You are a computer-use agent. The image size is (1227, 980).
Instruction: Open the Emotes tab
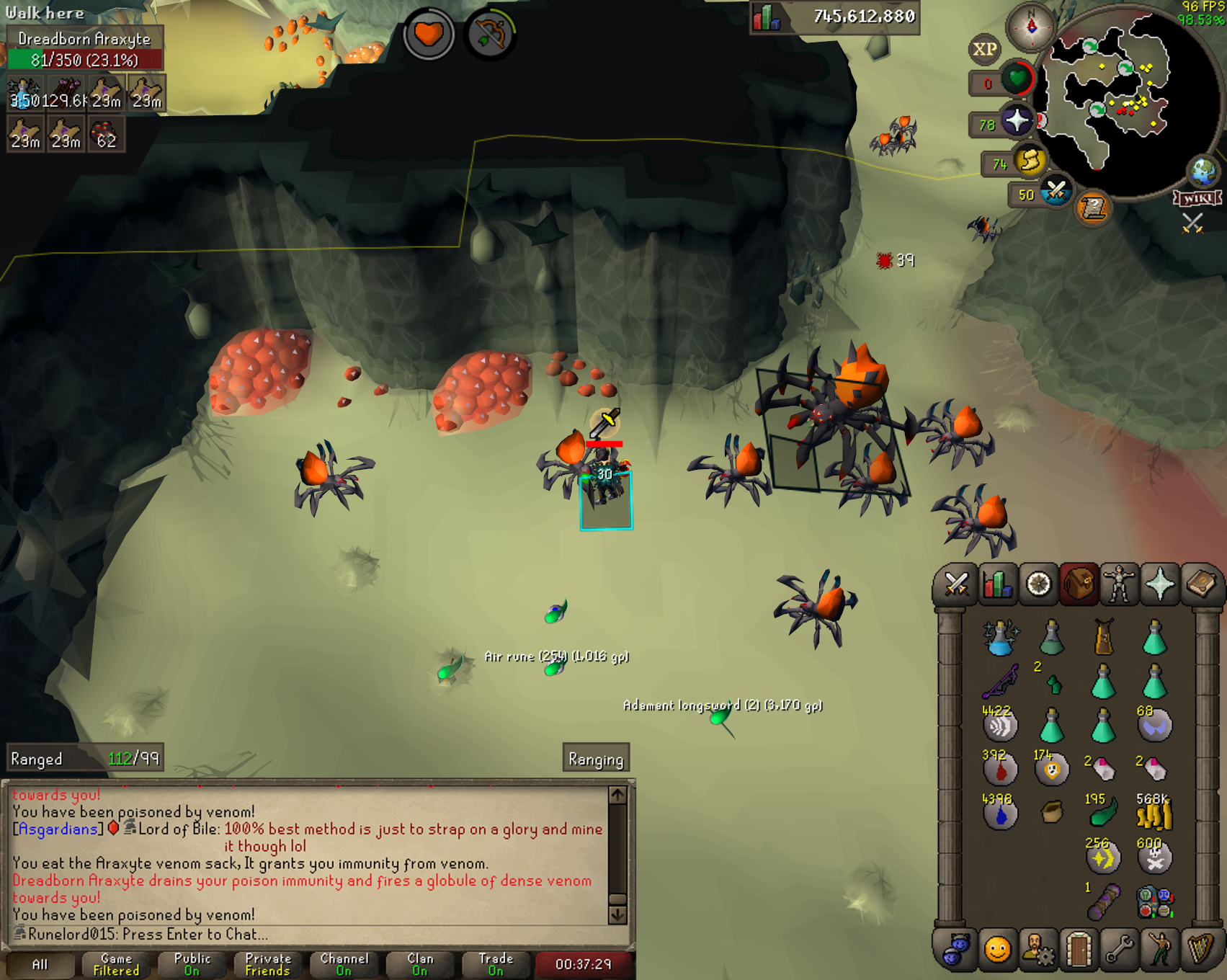[x=1159, y=950]
